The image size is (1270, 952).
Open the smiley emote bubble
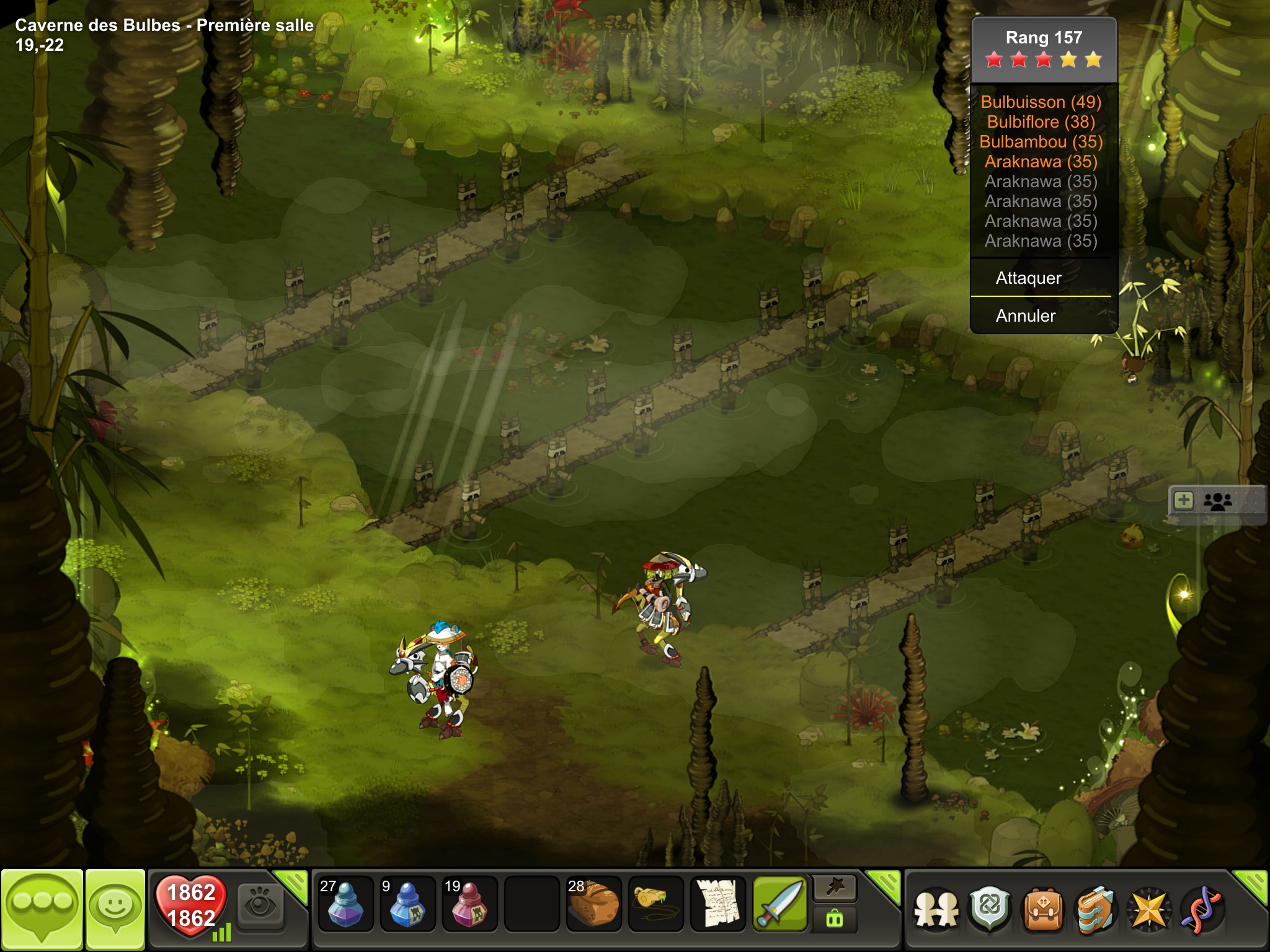coord(115,910)
